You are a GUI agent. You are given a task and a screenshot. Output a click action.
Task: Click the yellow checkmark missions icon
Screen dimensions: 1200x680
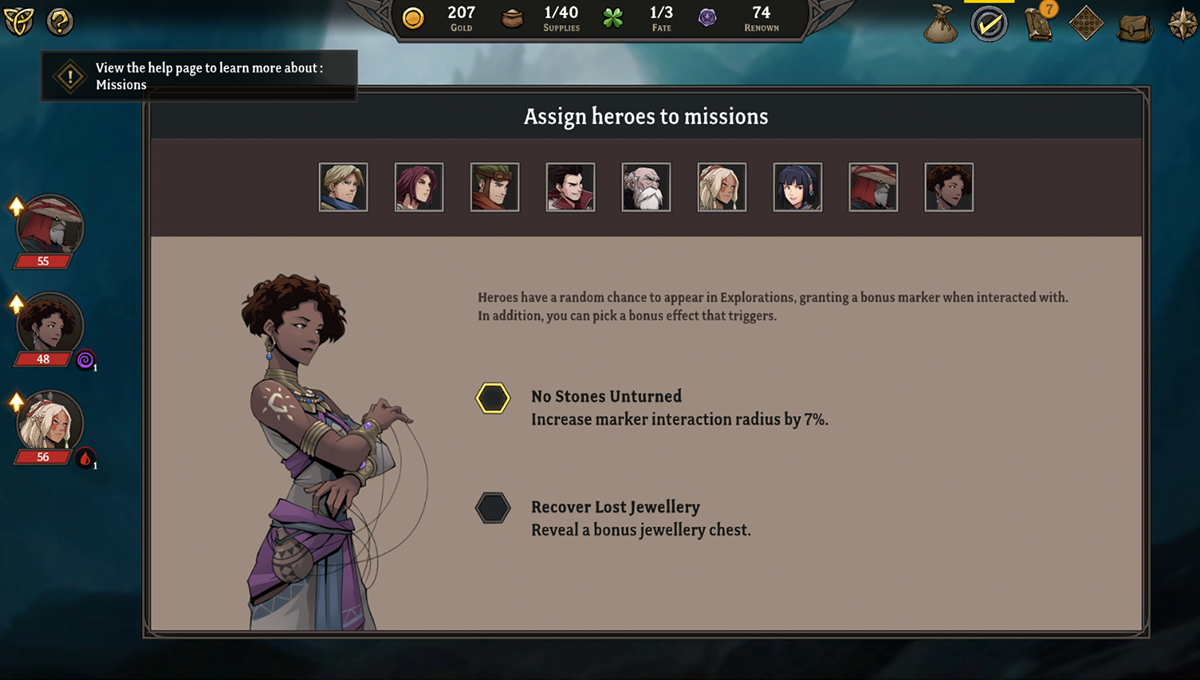tap(989, 24)
